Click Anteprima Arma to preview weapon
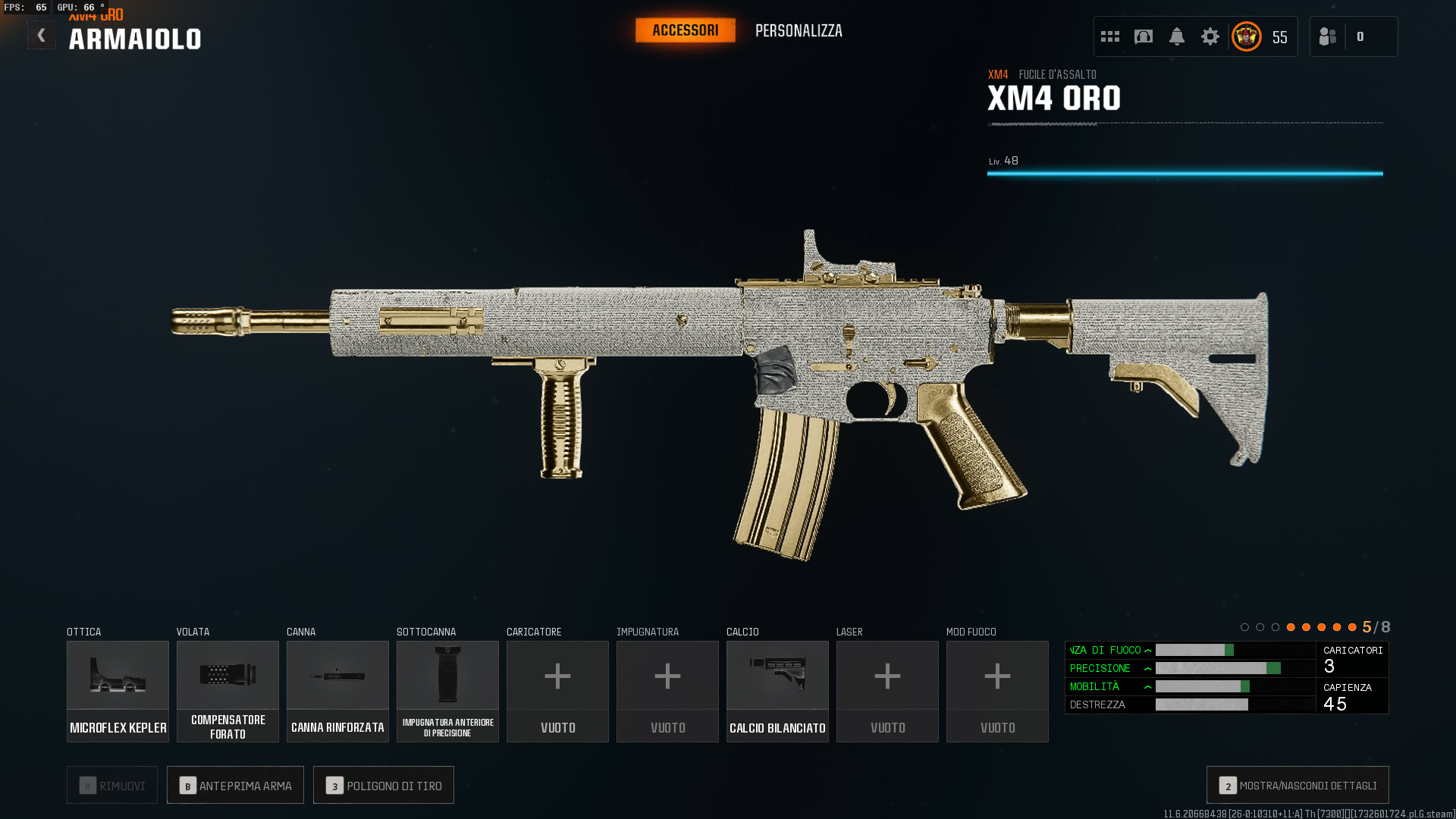Screen dimensions: 1456x819 point(235,786)
